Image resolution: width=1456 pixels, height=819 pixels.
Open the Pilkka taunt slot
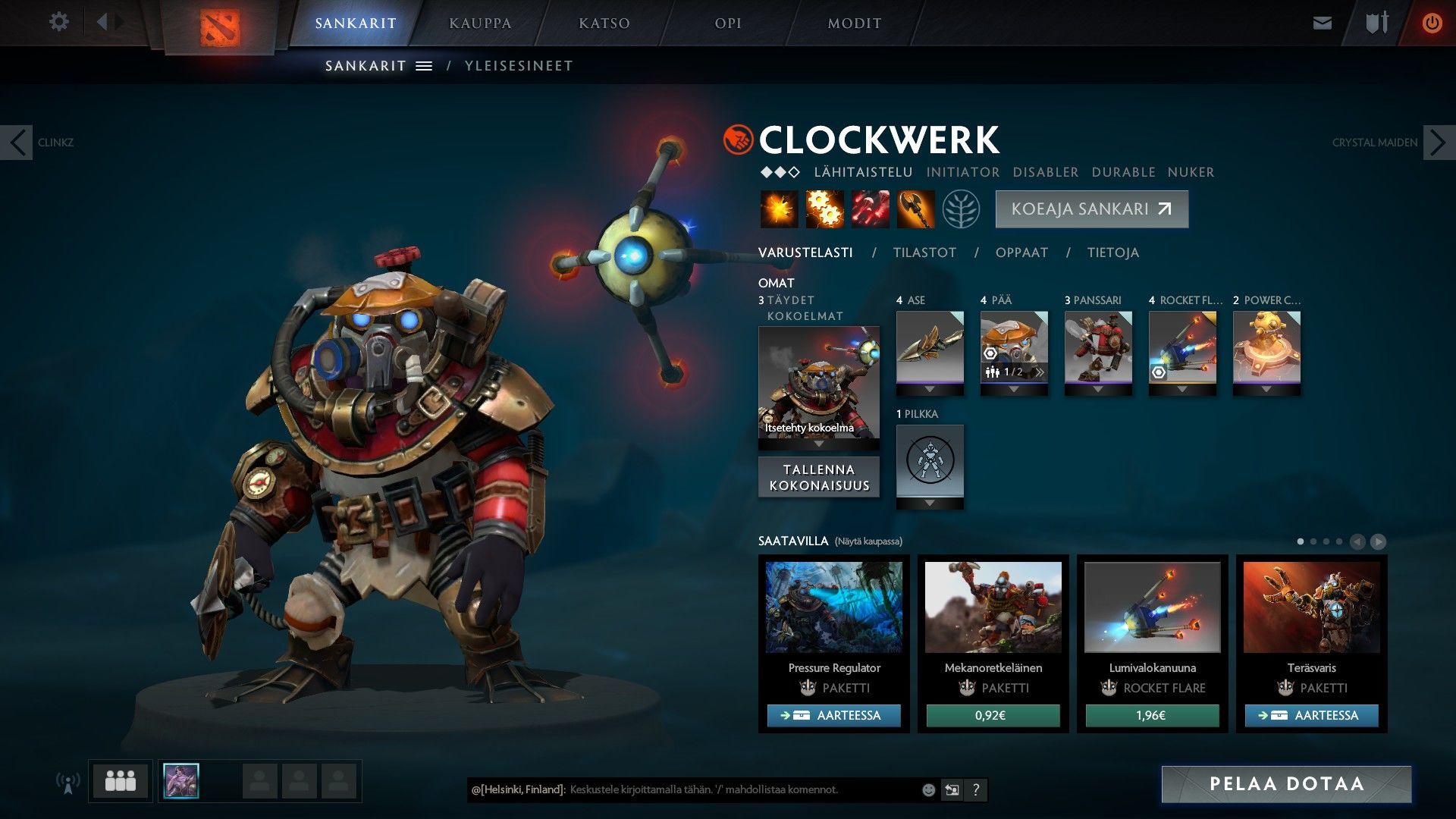930,460
